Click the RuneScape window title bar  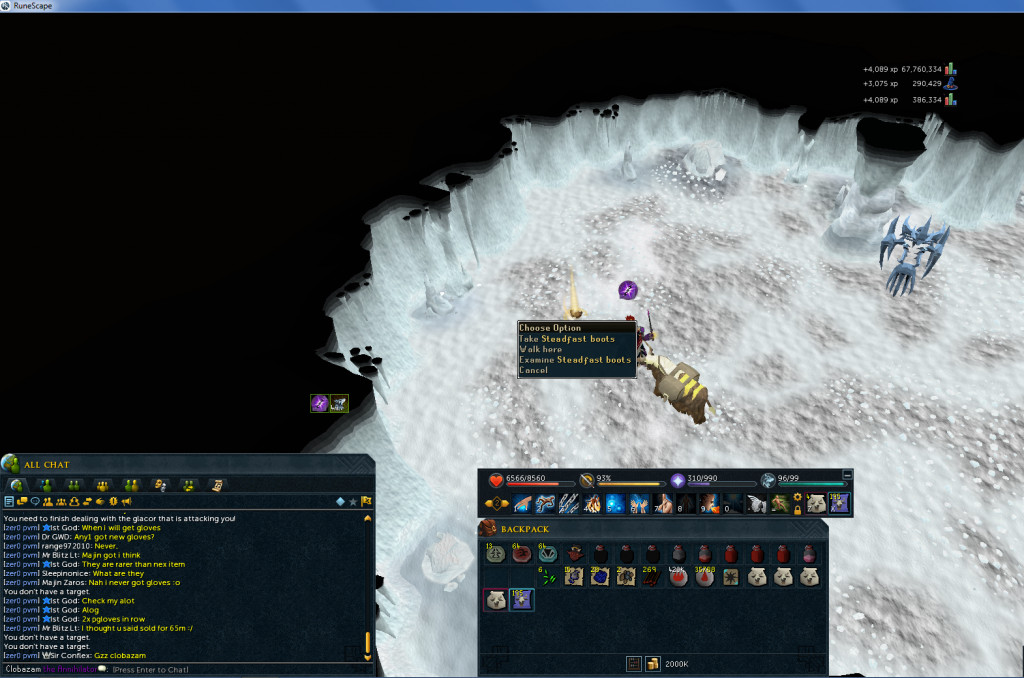point(500,6)
